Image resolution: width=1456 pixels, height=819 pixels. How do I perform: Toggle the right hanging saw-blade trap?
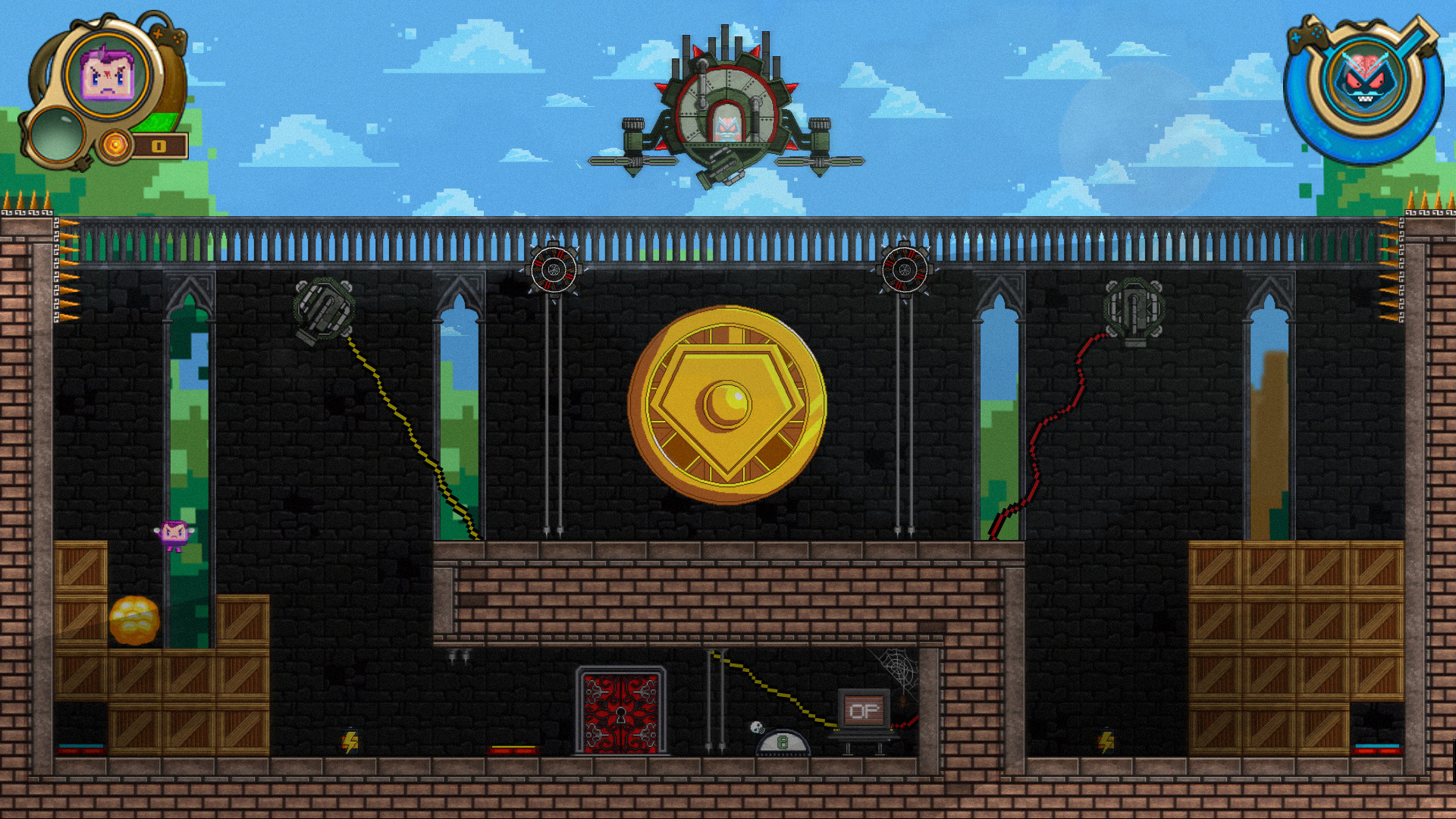(904, 271)
